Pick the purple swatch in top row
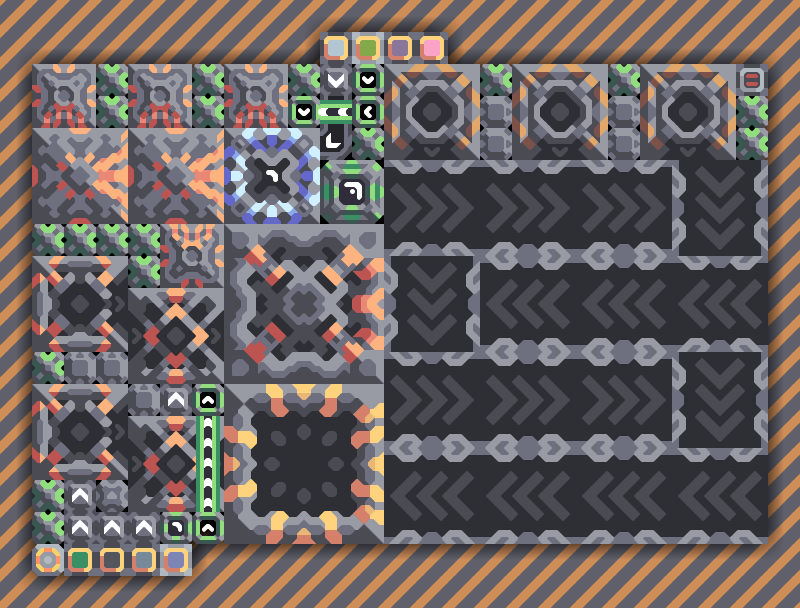The height and width of the screenshot is (608, 800). 400,48
